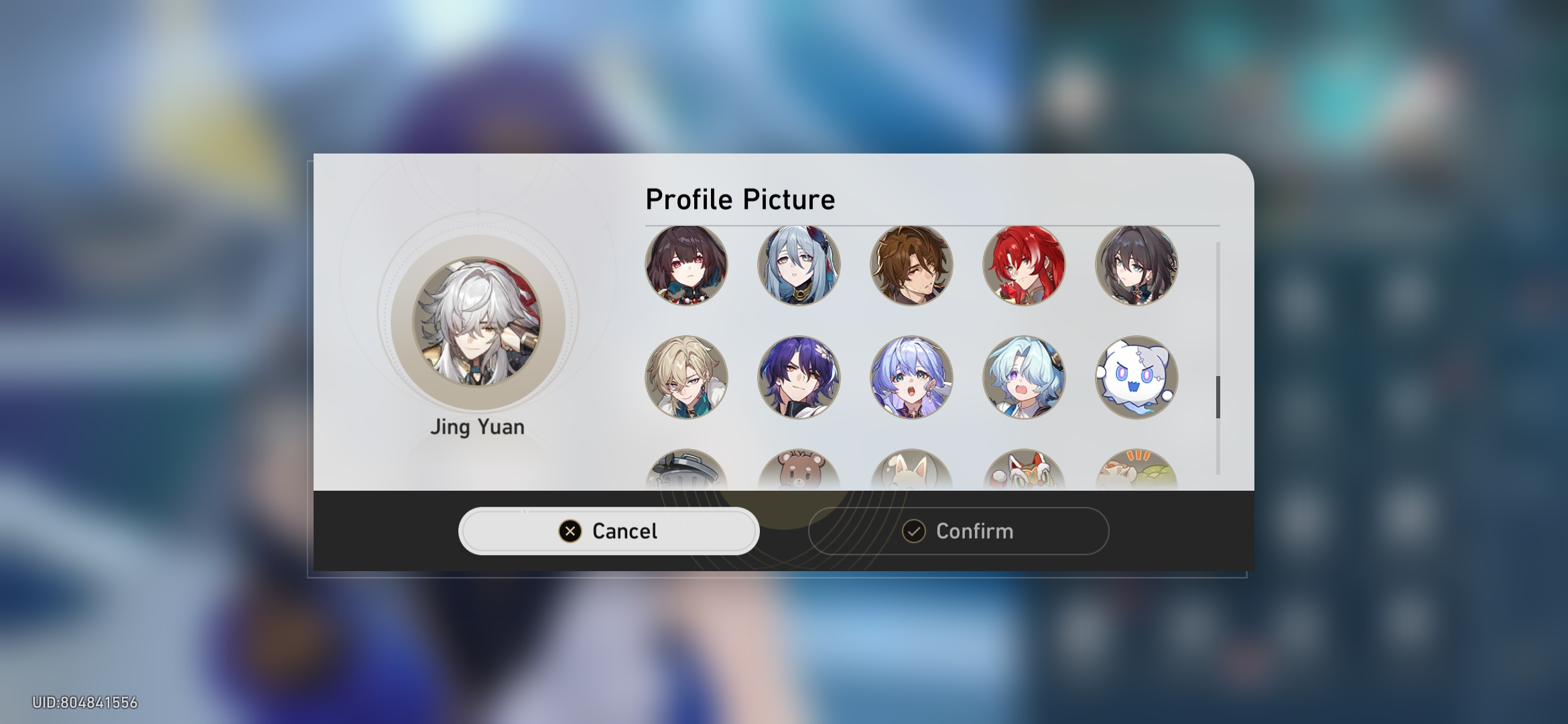Image resolution: width=1568 pixels, height=724 pixels.
Task: Click the circled X icon inside Cancel
Action: (569, 530)
